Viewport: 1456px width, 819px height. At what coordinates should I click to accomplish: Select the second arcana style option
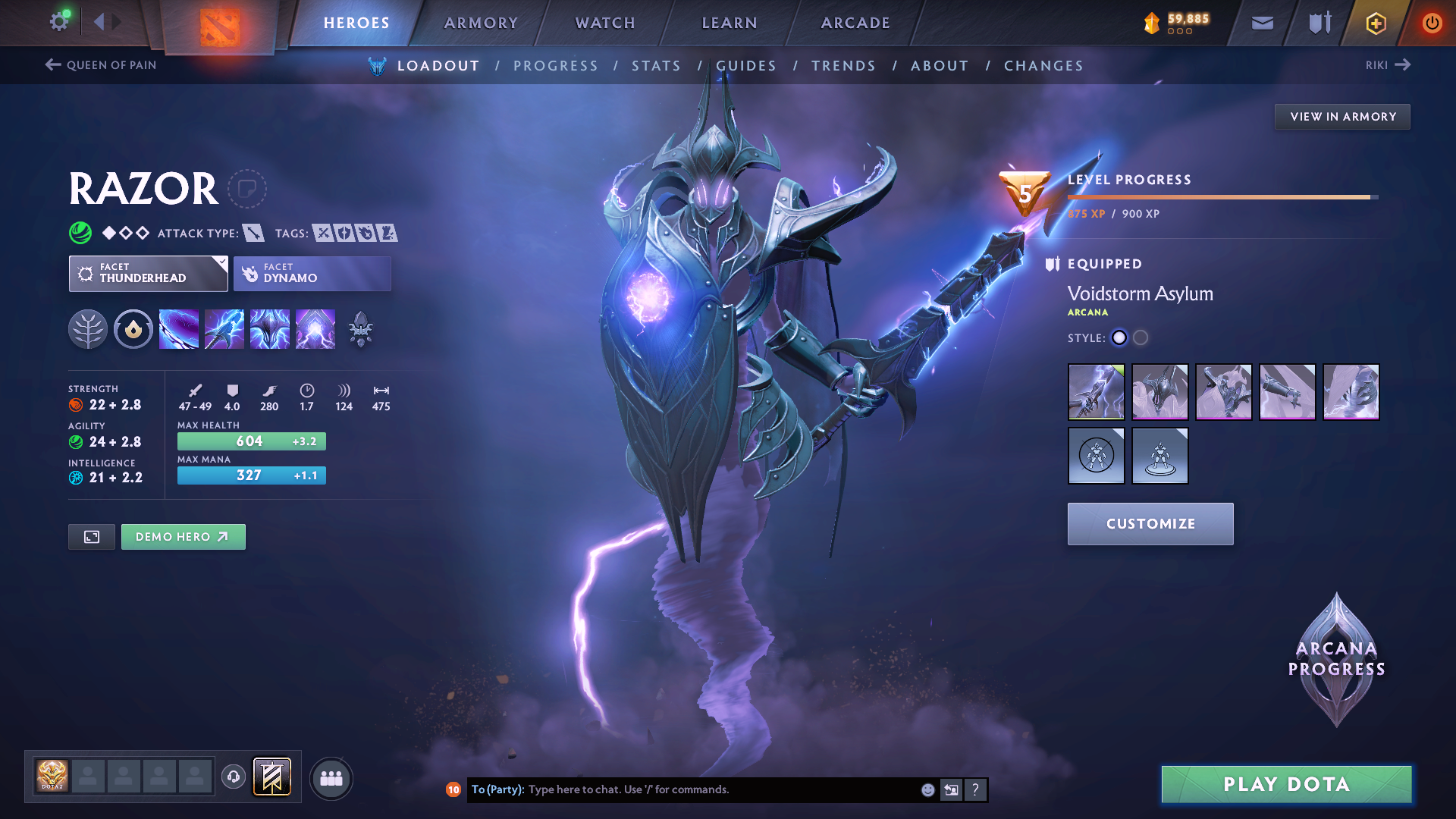(x=1141, y=338)
